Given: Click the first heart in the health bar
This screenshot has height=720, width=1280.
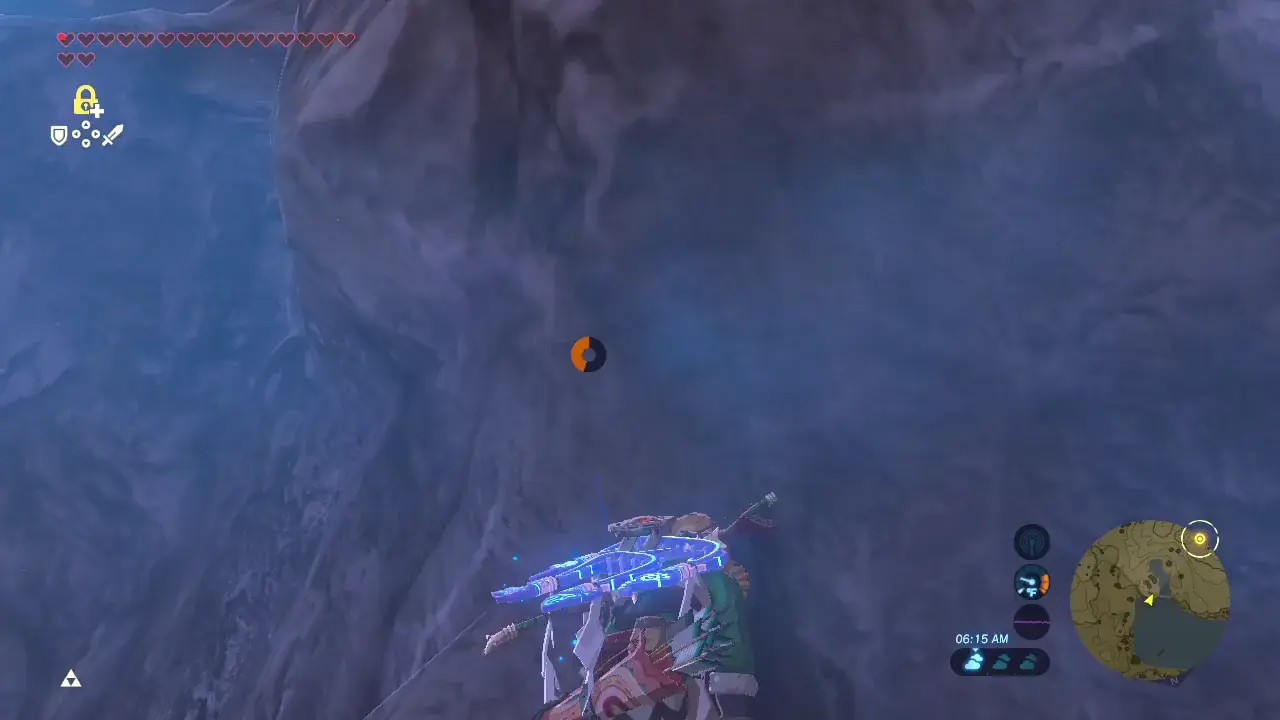Looking at the screenshot, I should pyautogui.click(x=65, y=39).
